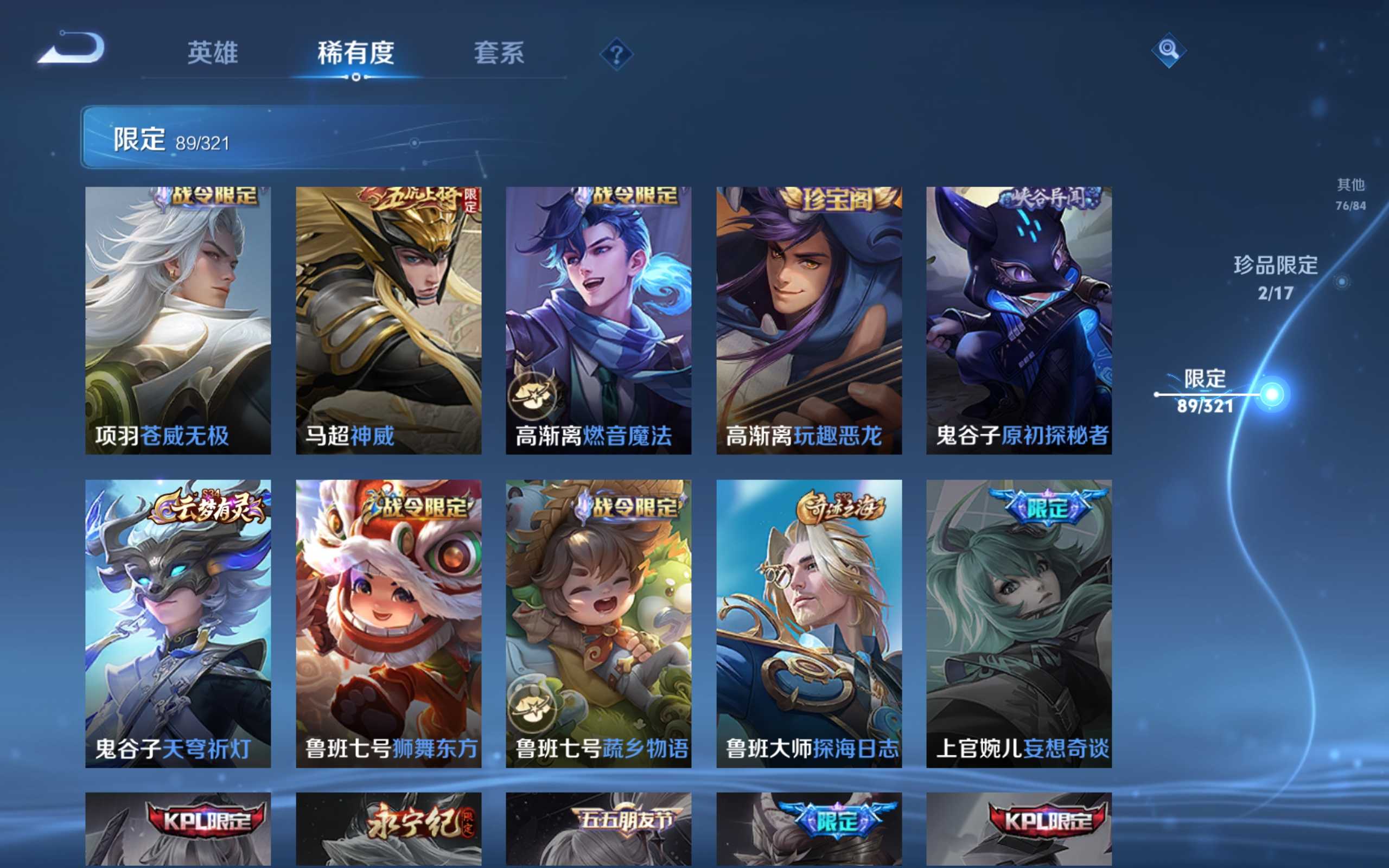Open the 高渐离 燃音魔法 skin card
The image size is (1389, 868).
tap(598, 320)
